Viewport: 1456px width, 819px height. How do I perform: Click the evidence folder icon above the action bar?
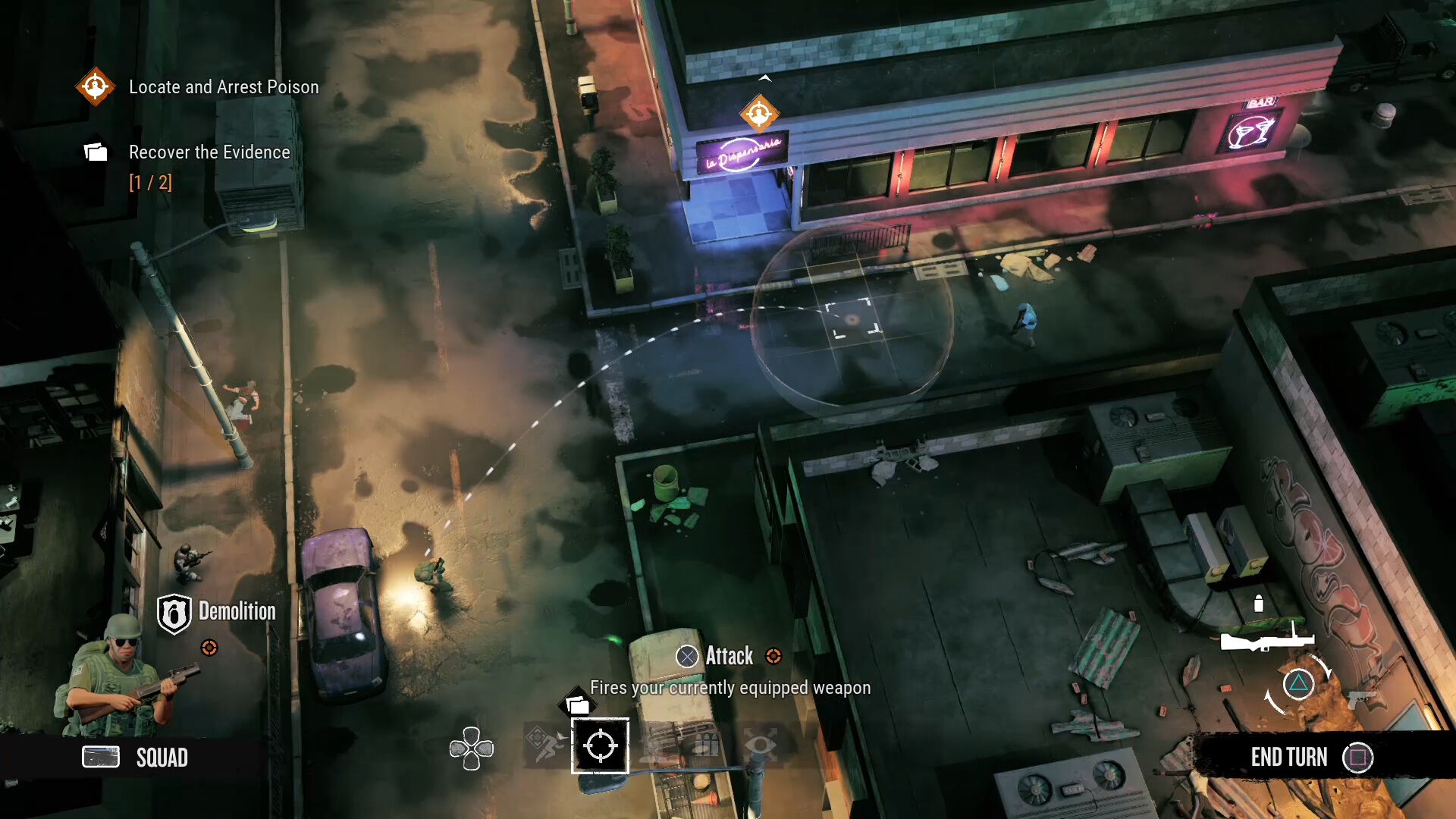click(x=578, y=704)
